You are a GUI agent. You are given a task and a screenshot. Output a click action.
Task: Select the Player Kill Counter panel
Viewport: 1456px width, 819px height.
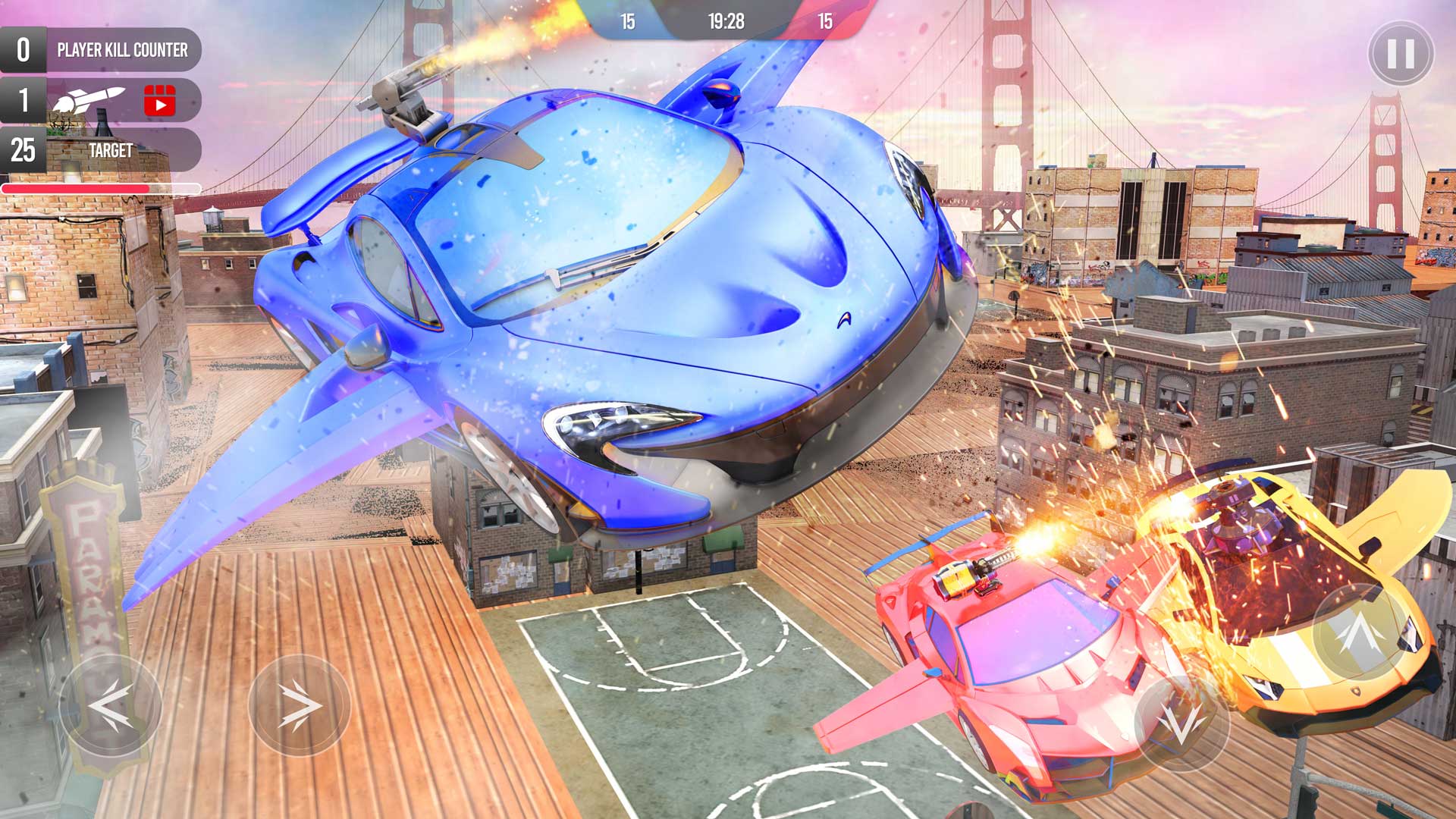coord(121,52)
